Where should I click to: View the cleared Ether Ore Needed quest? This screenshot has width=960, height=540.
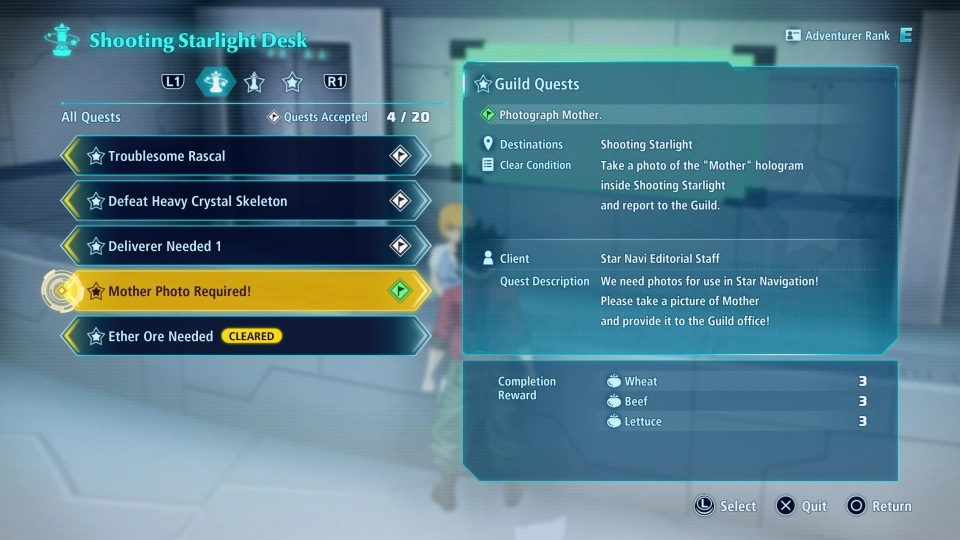click(x=245, y=336)
